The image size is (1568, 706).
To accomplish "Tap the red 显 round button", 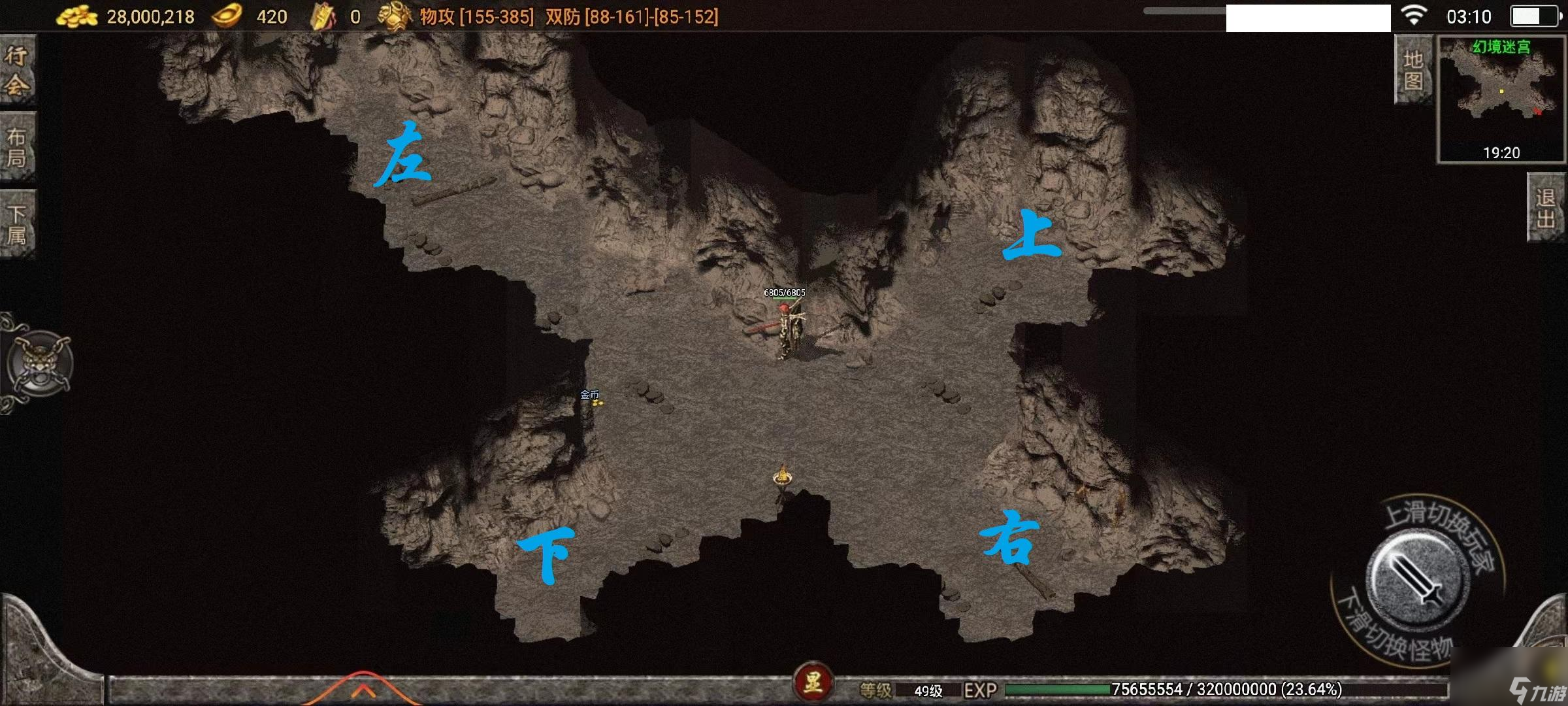I will tap(812, 683).
